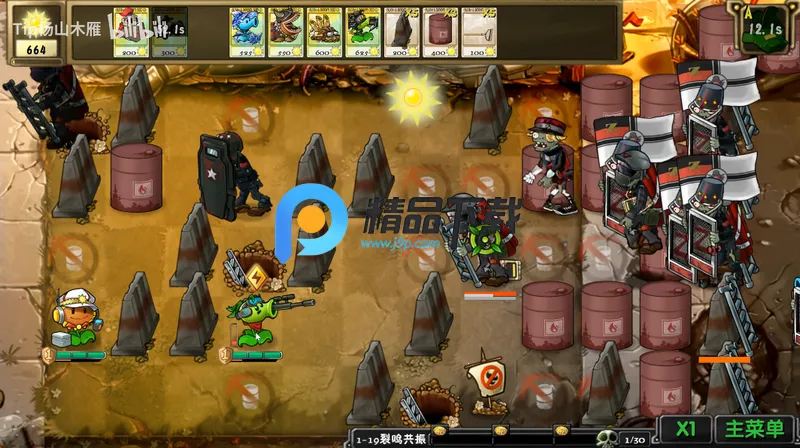Select the red oil barrel card
Screen dimensions: 800x448
[x=440, y=32]
